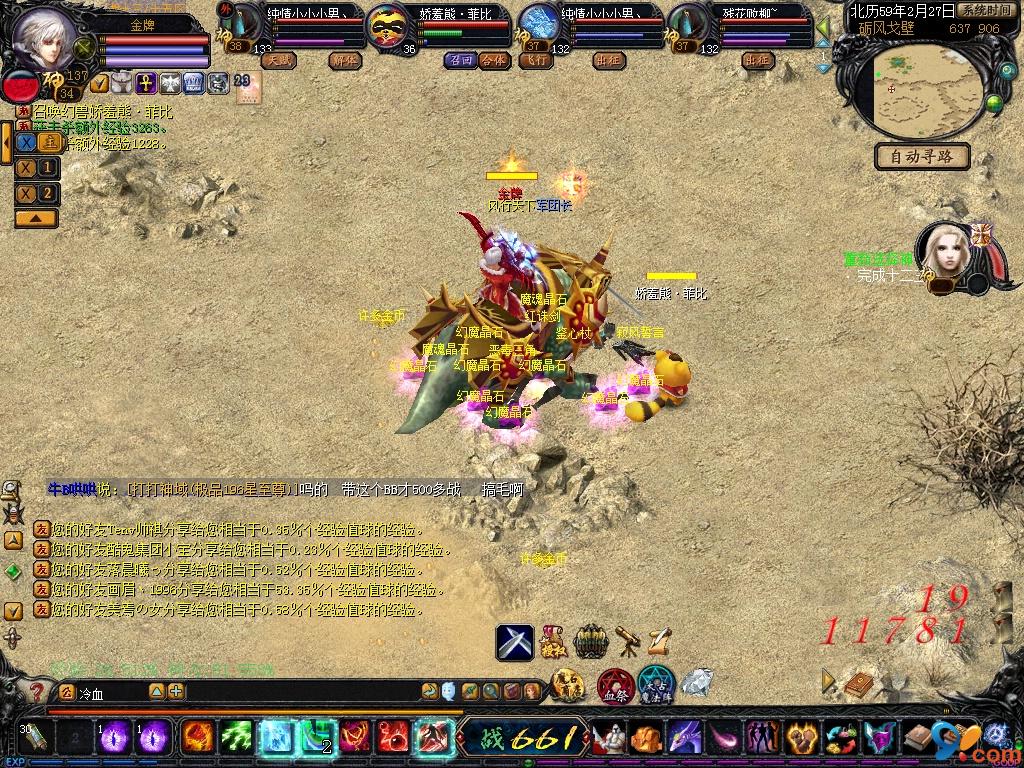Click the 系统时间 system time button
Image resolution: width=1024 pixels, height=768 pixels.
(x=984, y=10)
